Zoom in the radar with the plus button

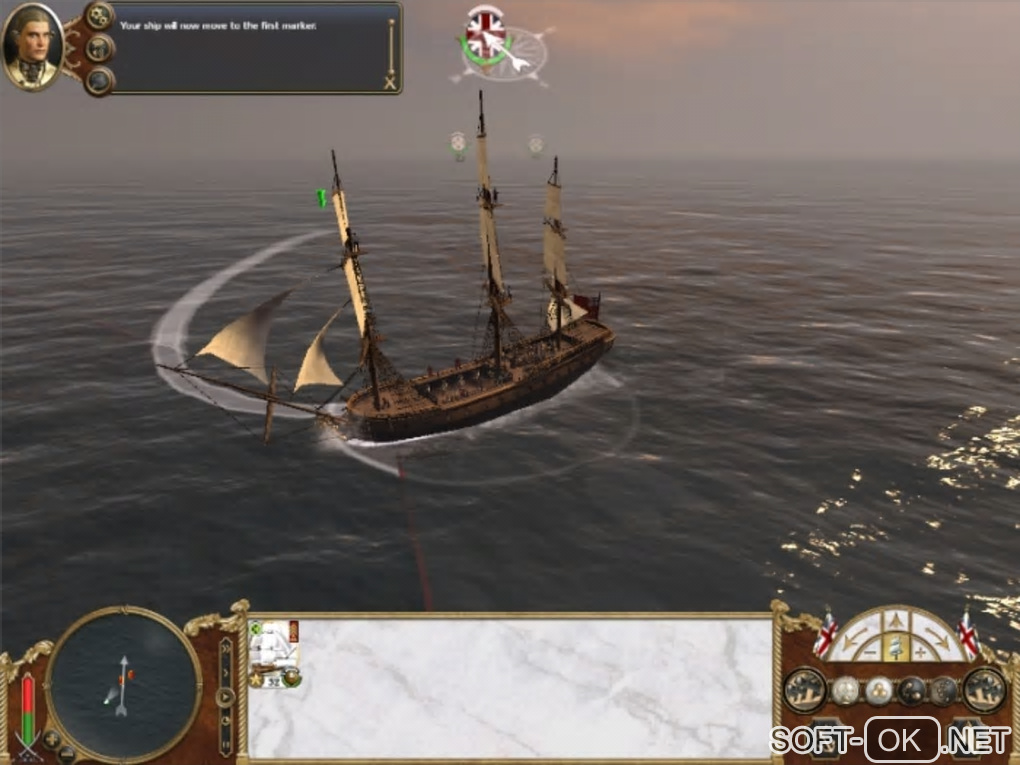click(x=52, y=740)
